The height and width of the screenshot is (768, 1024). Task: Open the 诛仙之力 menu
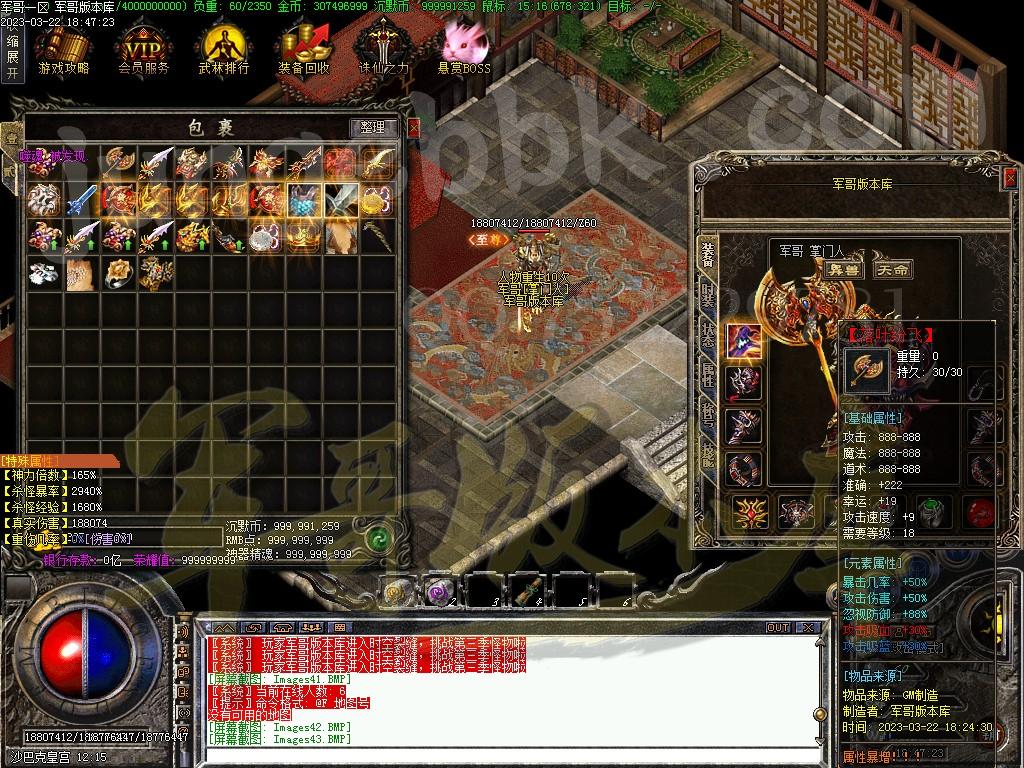tap(384, 50)
